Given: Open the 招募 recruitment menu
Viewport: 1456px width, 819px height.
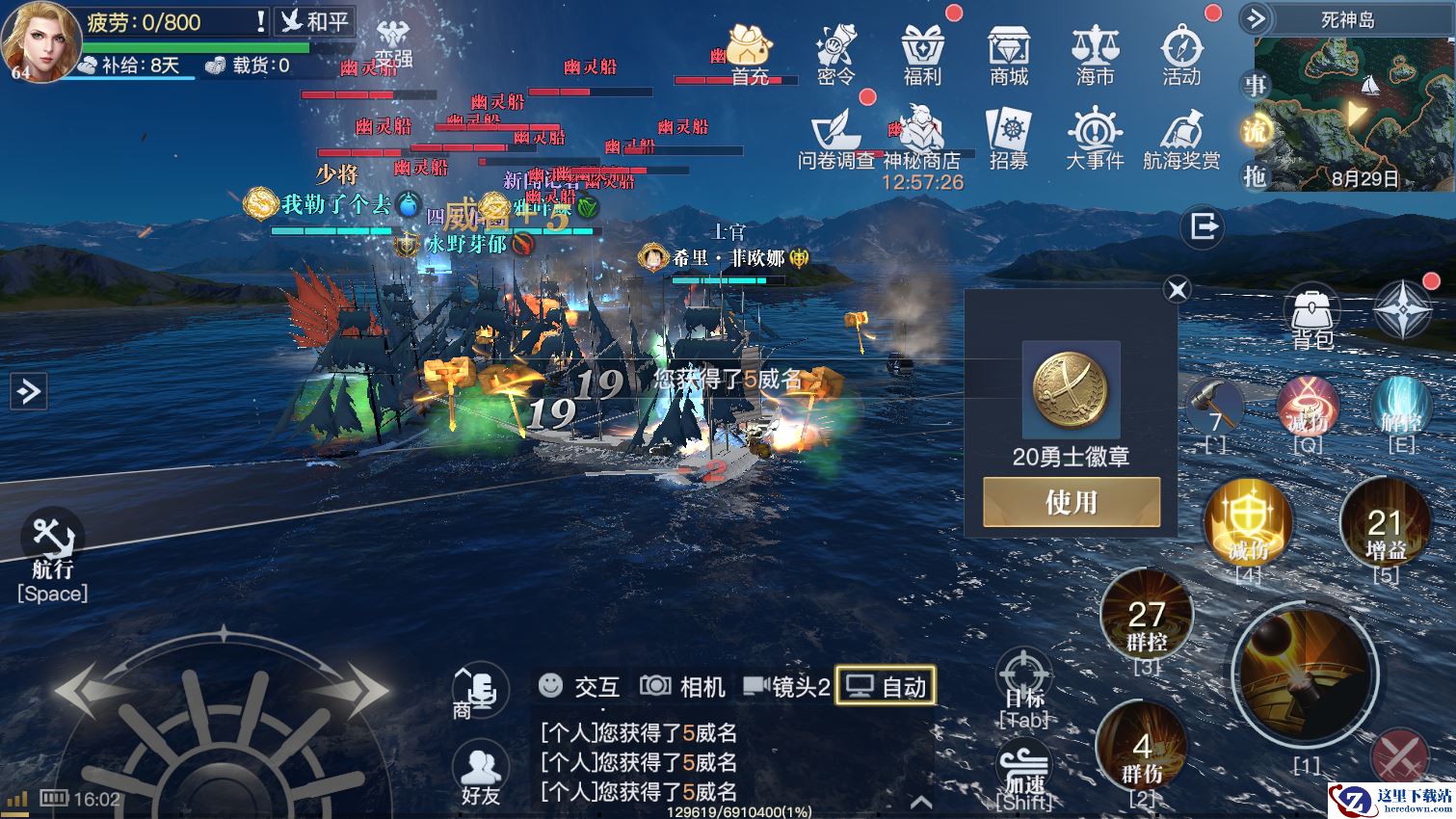Looking at the screenshot, I should tap(1009, 139).
